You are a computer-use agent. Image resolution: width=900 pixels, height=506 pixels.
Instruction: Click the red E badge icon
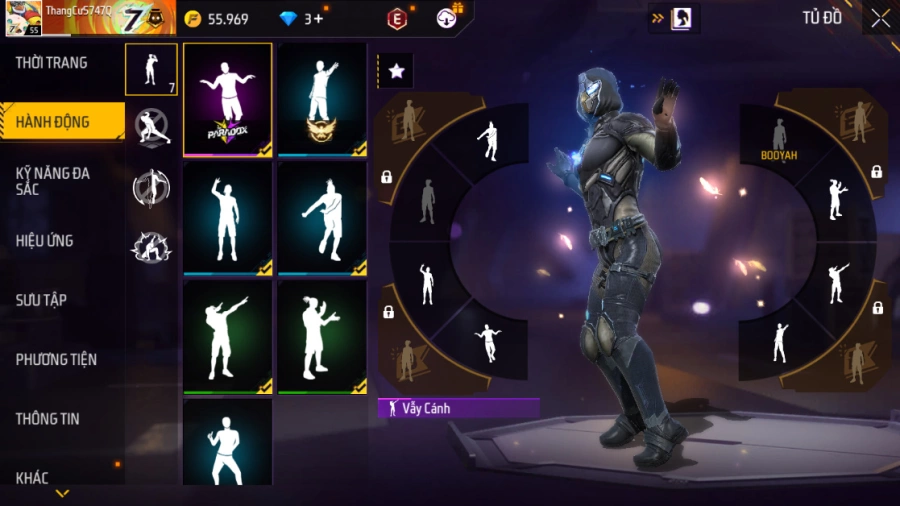pos(397,18)
